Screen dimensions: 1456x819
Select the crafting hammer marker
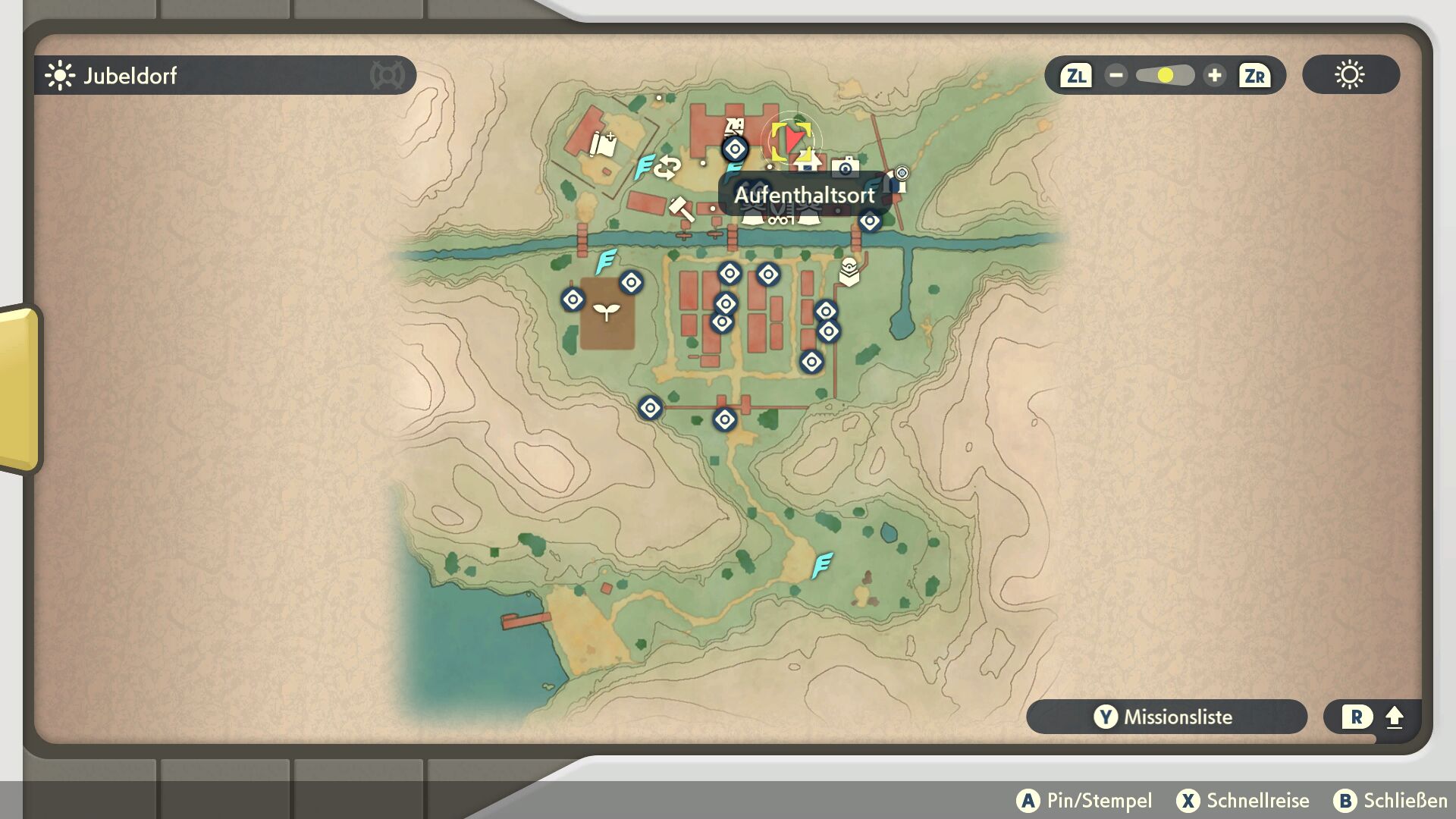pyautogui.click(x=680, y=209)
